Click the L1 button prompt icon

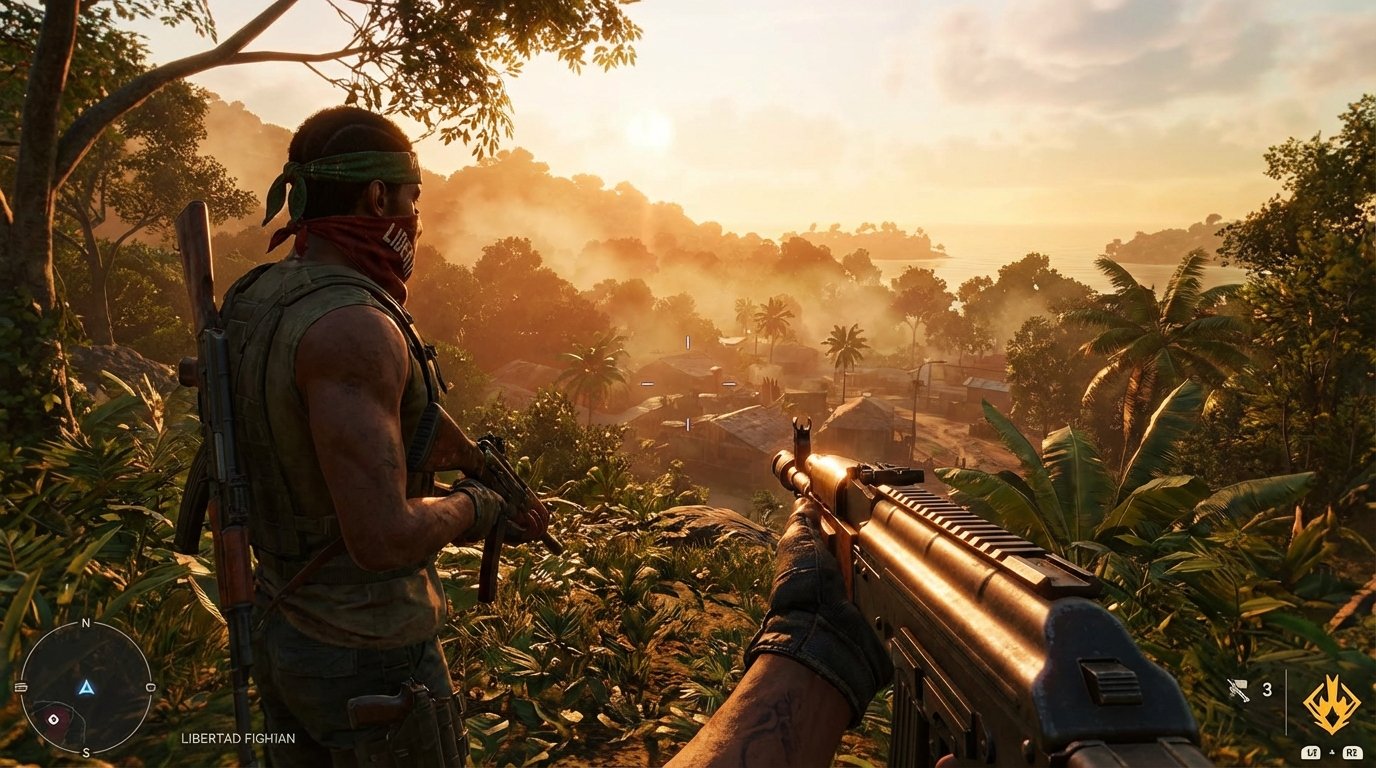click(1311, 753)
